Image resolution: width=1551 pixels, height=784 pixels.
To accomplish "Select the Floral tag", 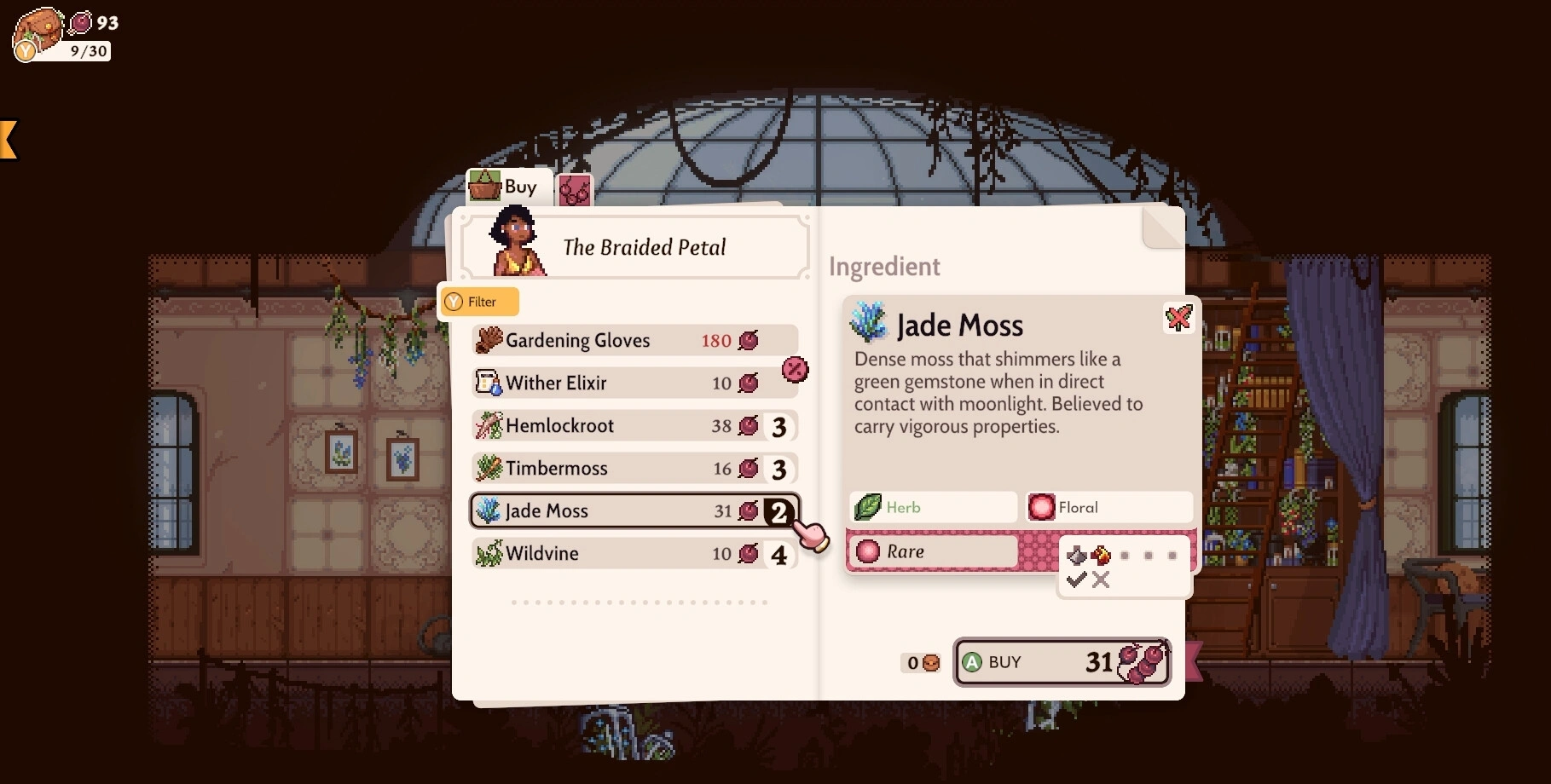I will click(1108, 507).
